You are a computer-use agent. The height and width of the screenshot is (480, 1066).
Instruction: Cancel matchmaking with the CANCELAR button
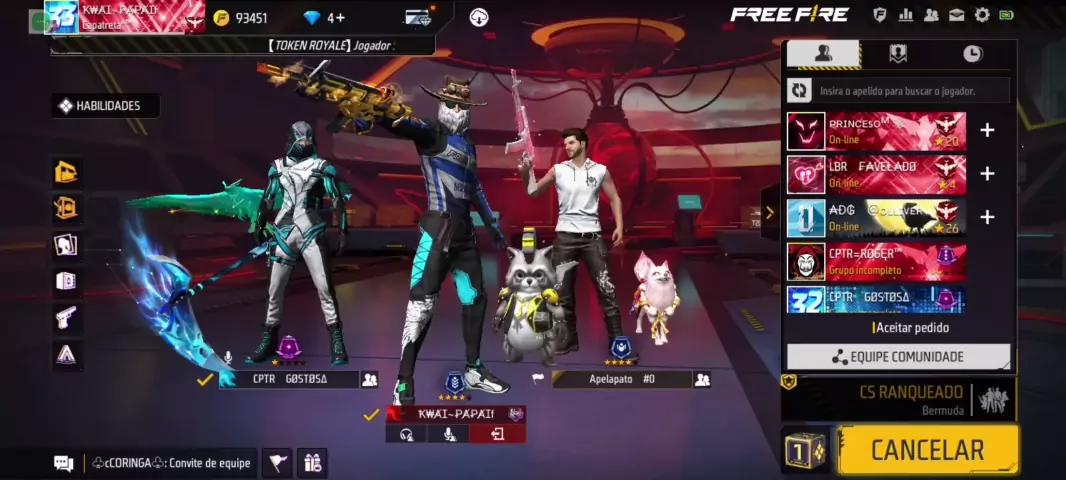[927, 450]
